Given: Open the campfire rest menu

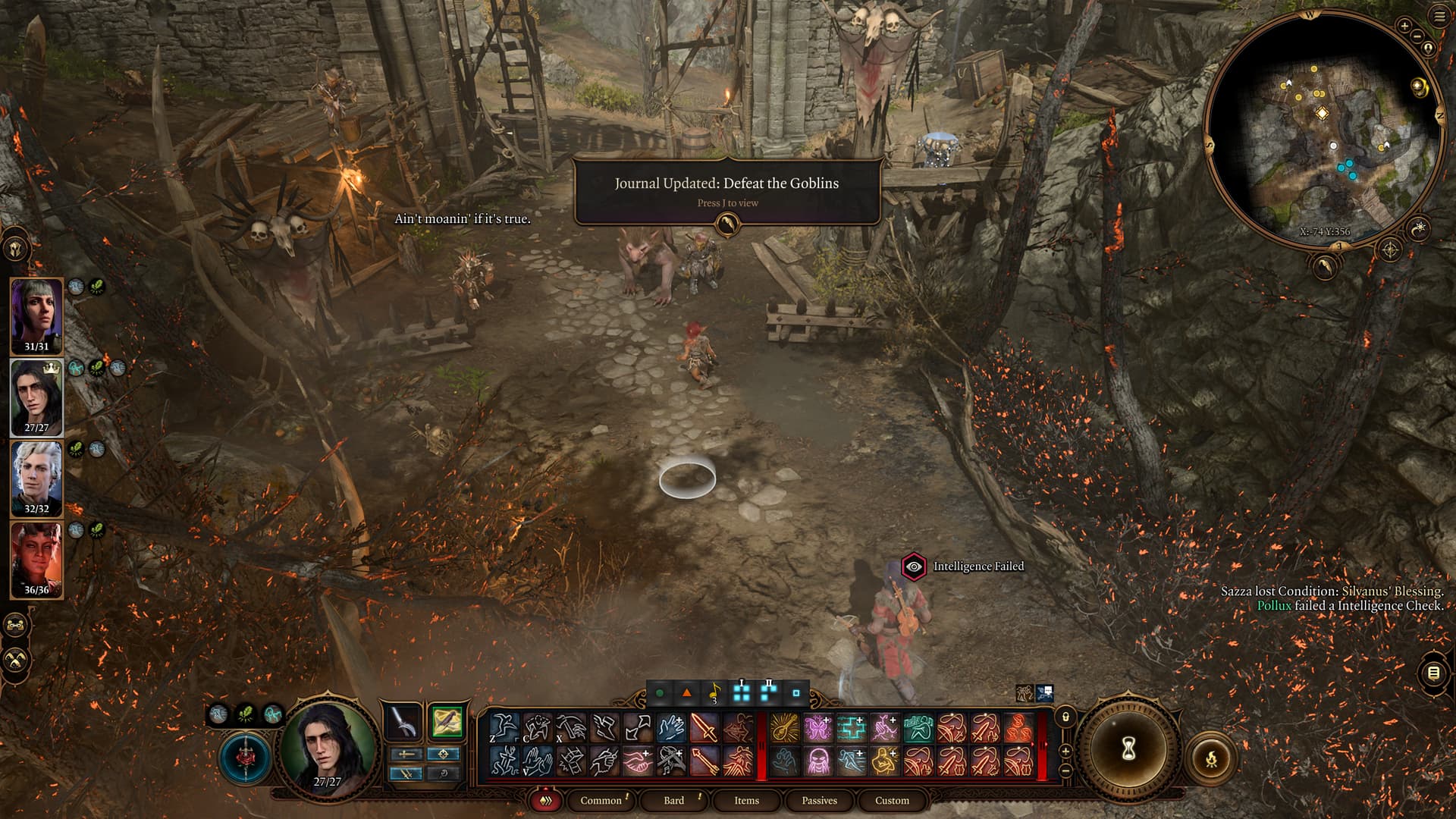Looking at the screenshot, I should 1211,758.
